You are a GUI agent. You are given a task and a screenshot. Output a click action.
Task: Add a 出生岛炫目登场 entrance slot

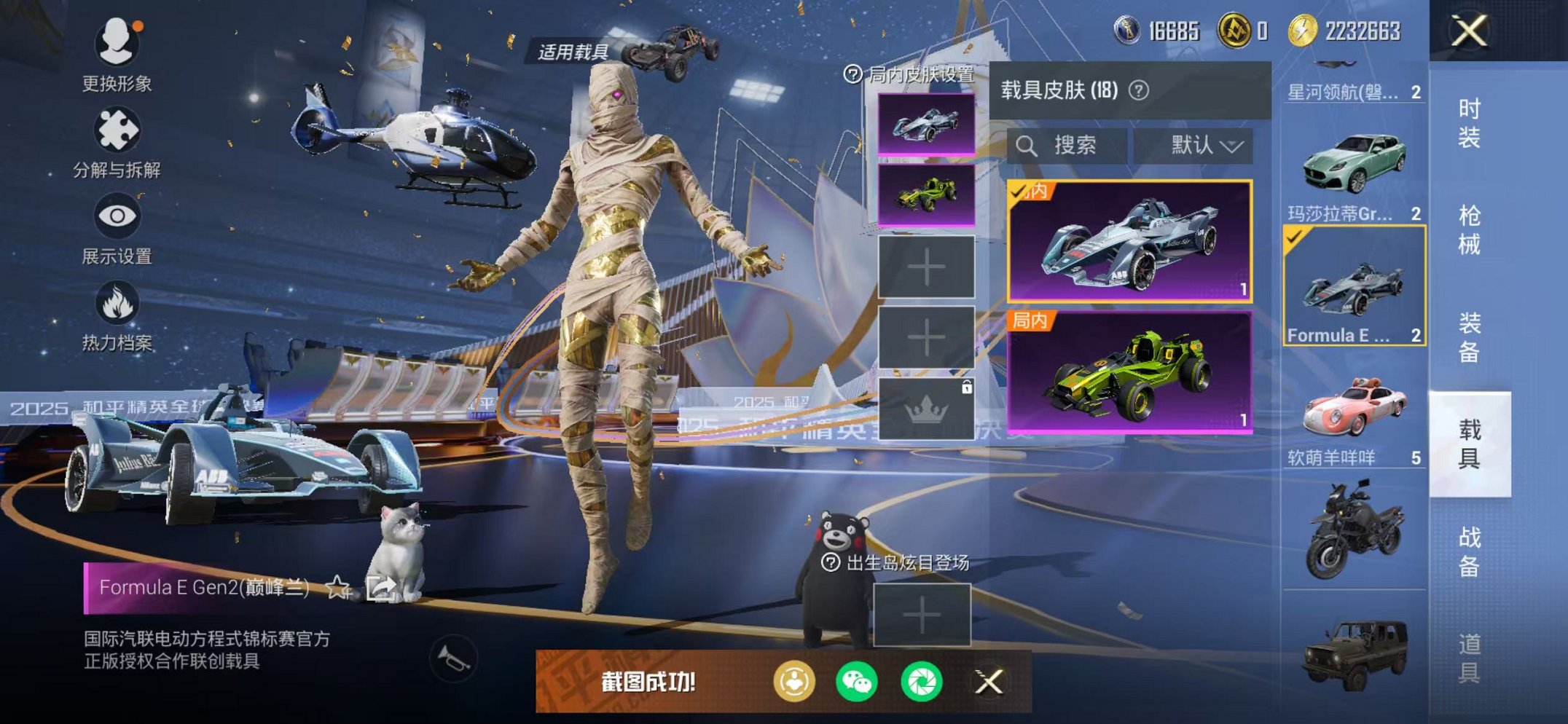click(x=922, y=615)
